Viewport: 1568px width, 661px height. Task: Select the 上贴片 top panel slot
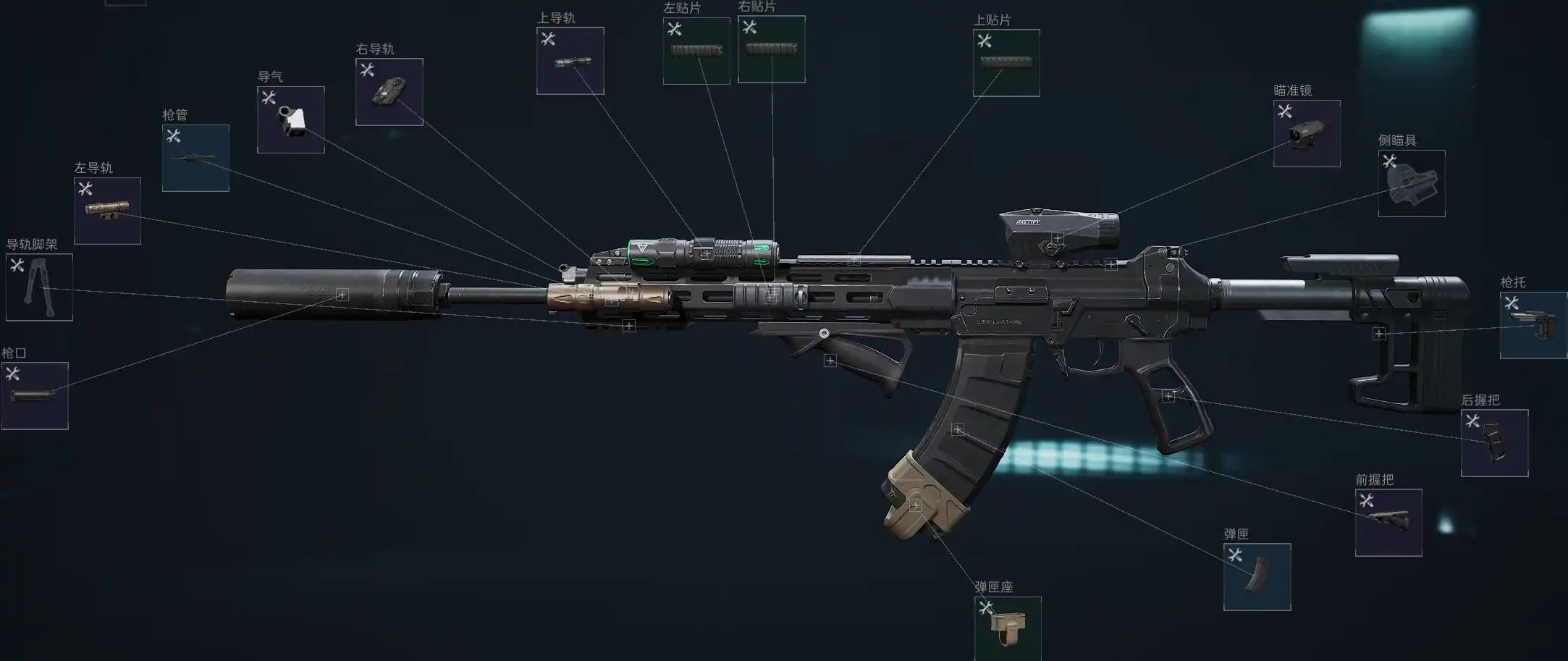tap(1006, 63)
